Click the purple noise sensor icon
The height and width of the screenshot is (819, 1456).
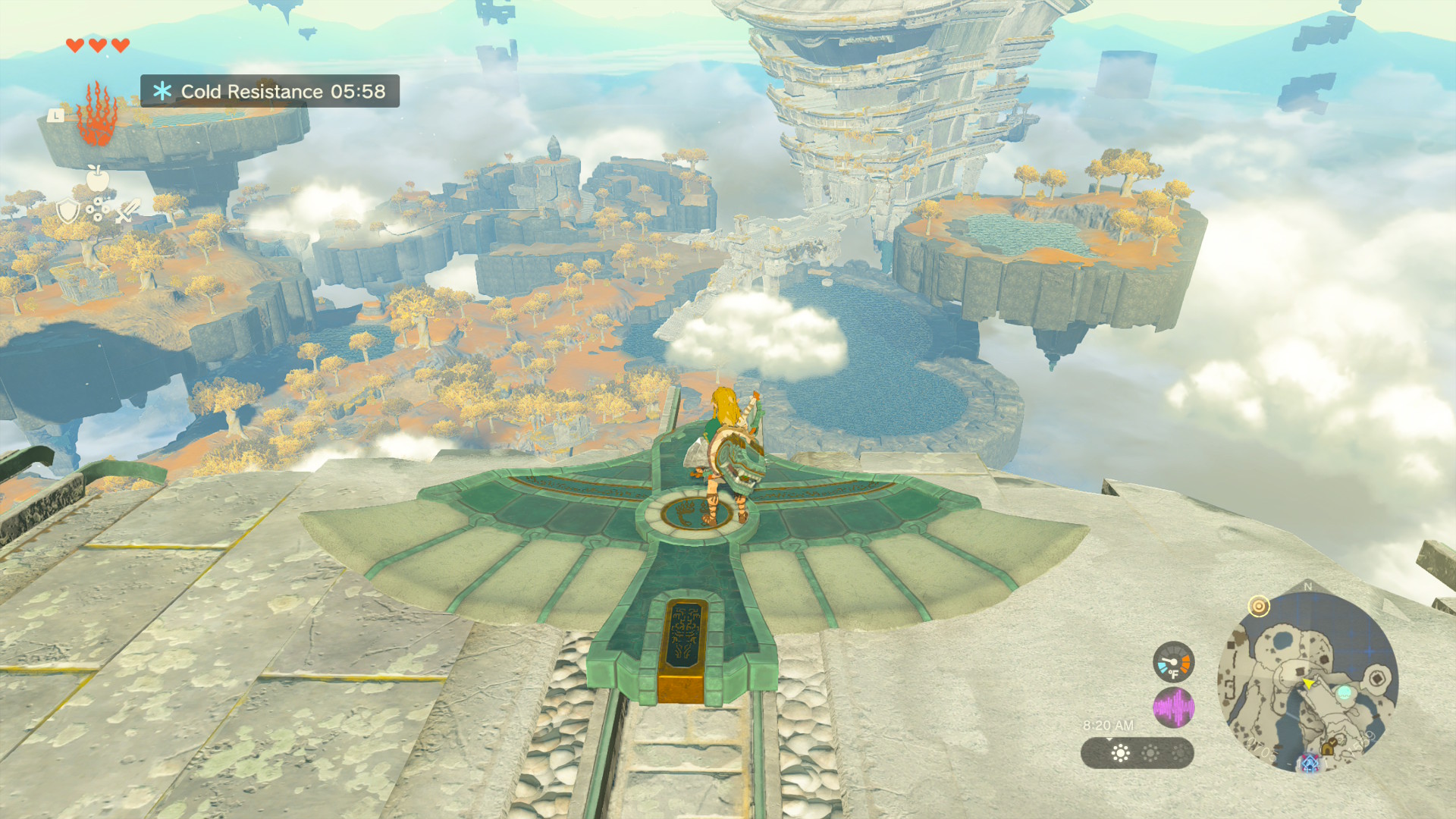[1173, 708]
